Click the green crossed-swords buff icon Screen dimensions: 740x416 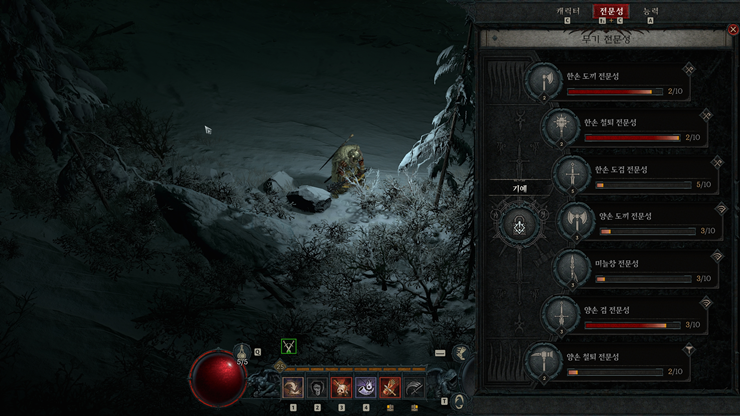pyautogui.click(x=289, y=347)
